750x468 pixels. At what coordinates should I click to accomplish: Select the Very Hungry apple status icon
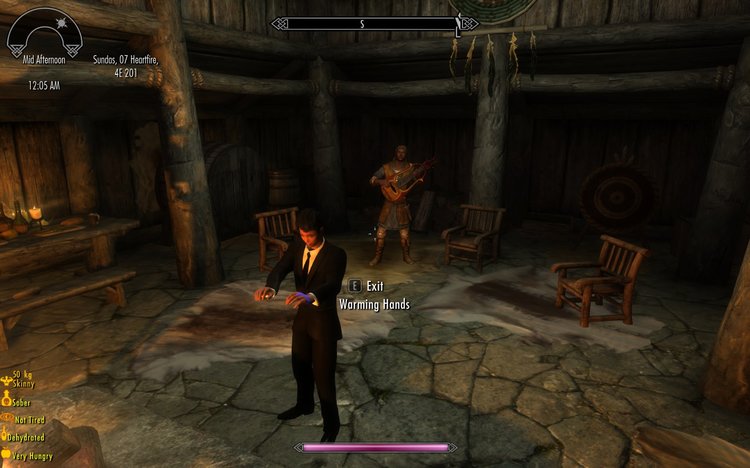(x=5, y=455)
